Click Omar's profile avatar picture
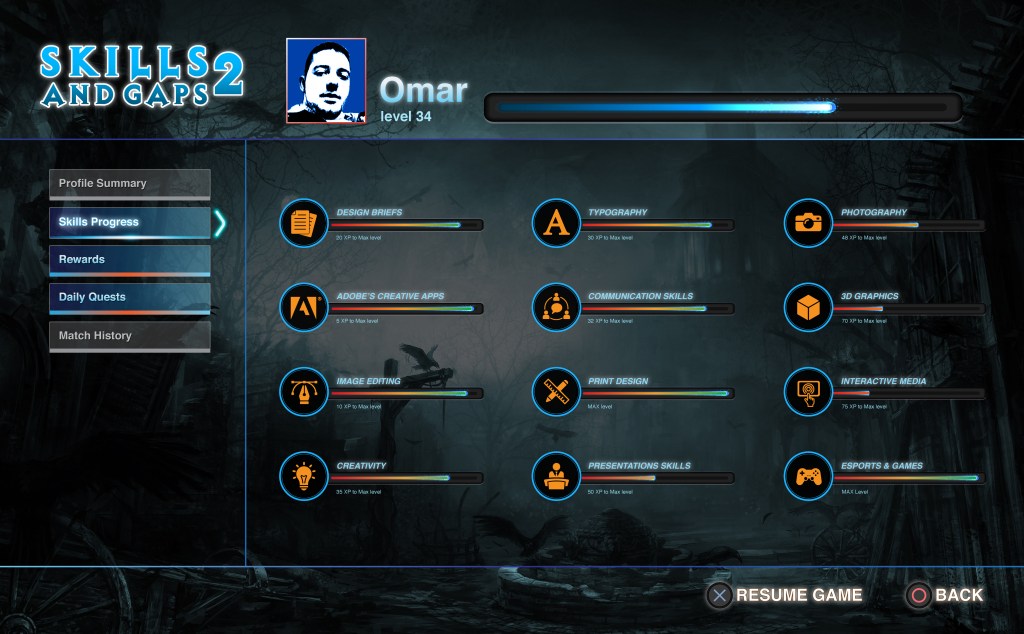The width and height of the screenshot is (1024, 634). pos(326,81)
